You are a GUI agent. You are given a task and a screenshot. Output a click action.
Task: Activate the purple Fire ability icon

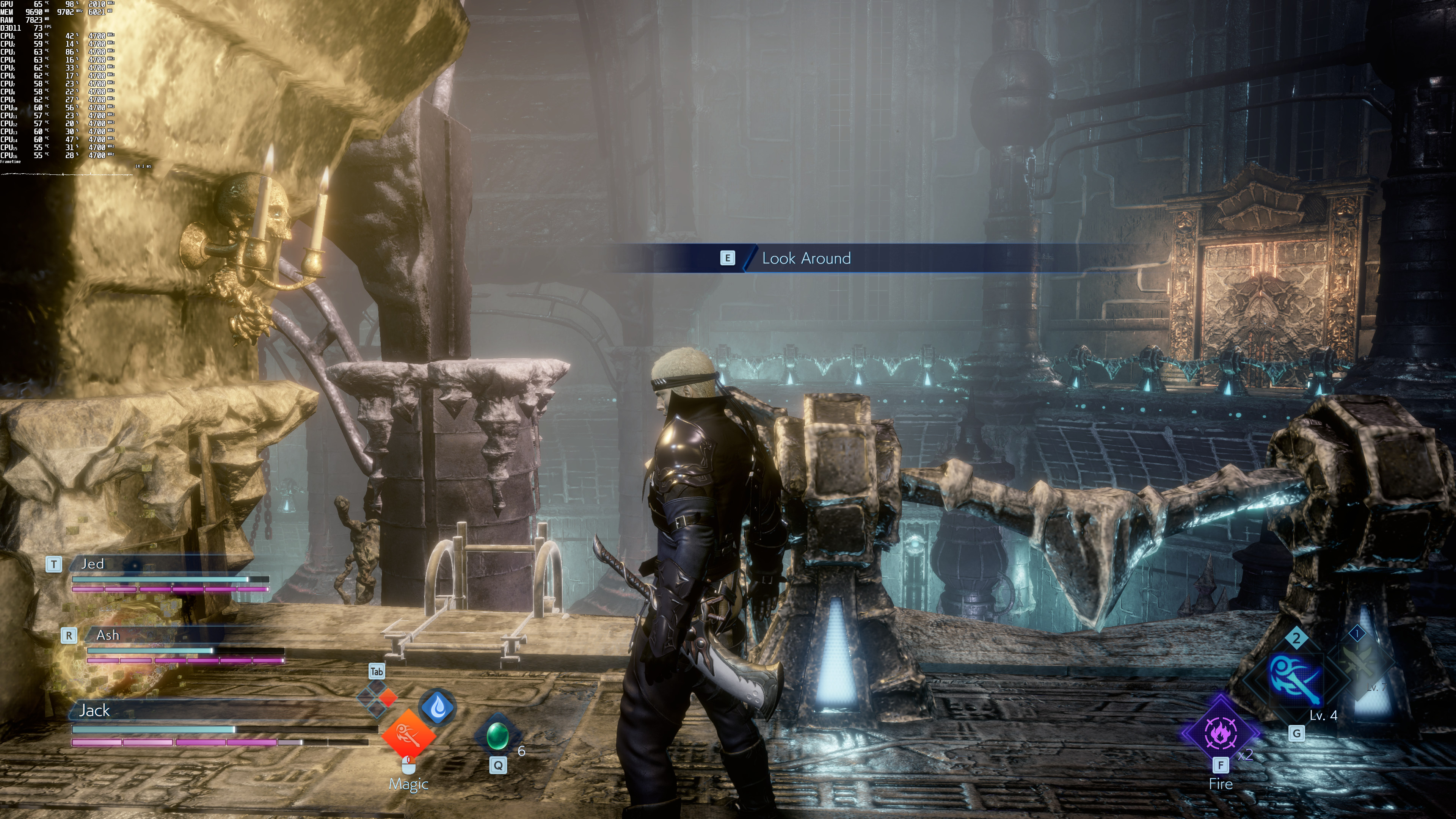pyautogui.click(x=1220, y=733)
